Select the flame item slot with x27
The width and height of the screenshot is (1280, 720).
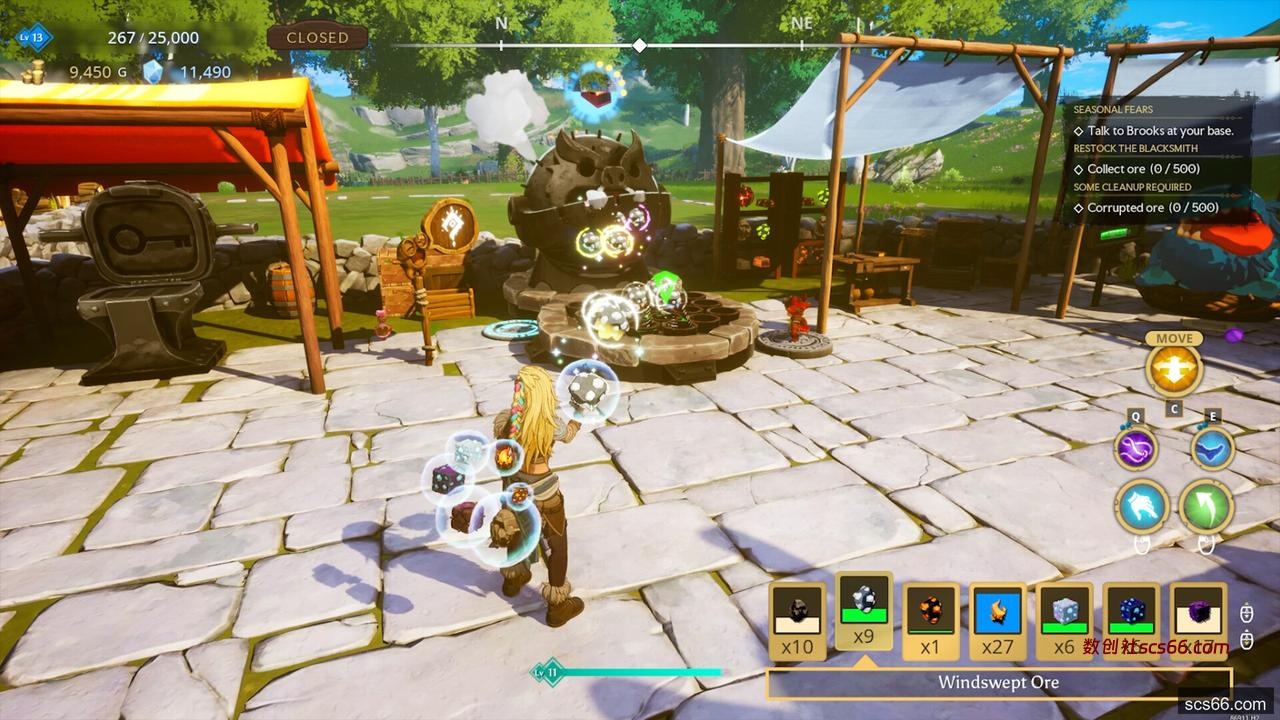[997, 620]
